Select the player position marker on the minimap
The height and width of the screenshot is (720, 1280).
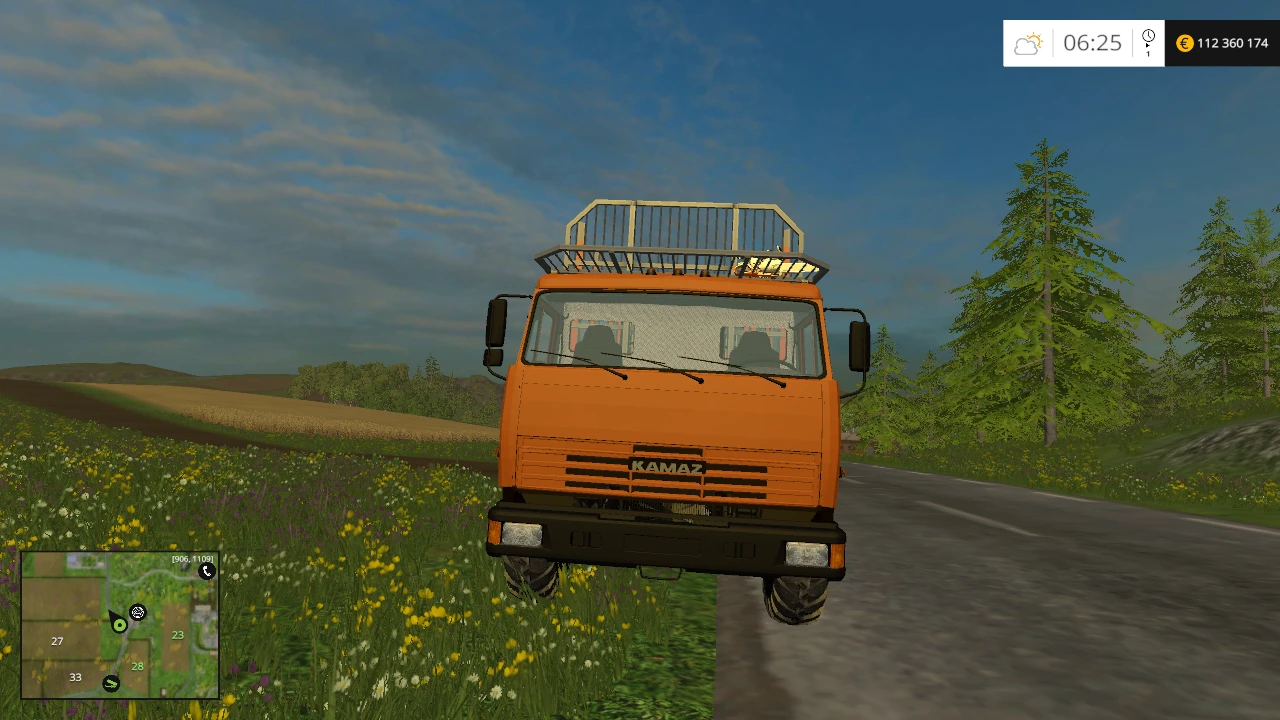[120, 624]
